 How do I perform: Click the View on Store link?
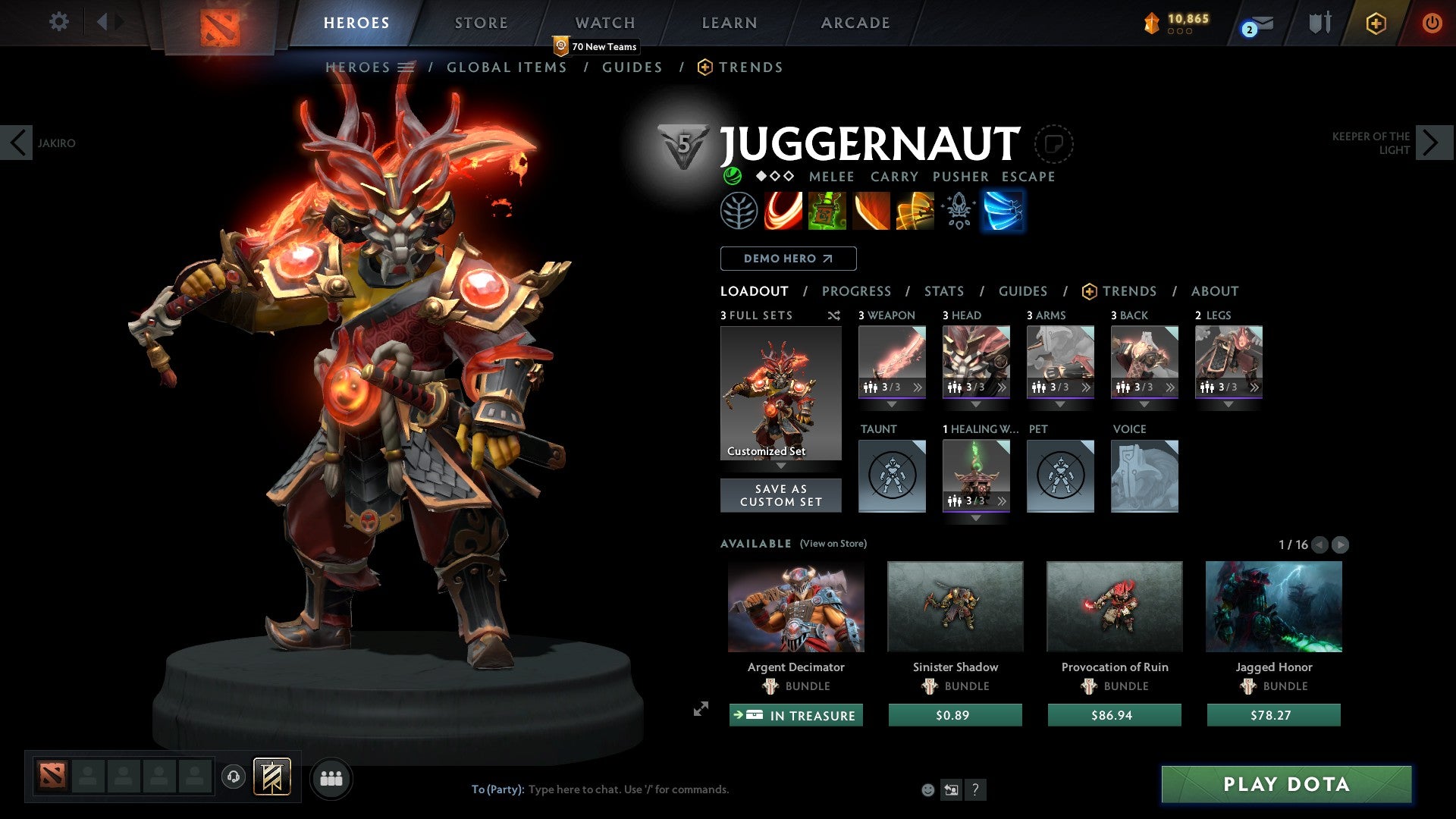833,544
